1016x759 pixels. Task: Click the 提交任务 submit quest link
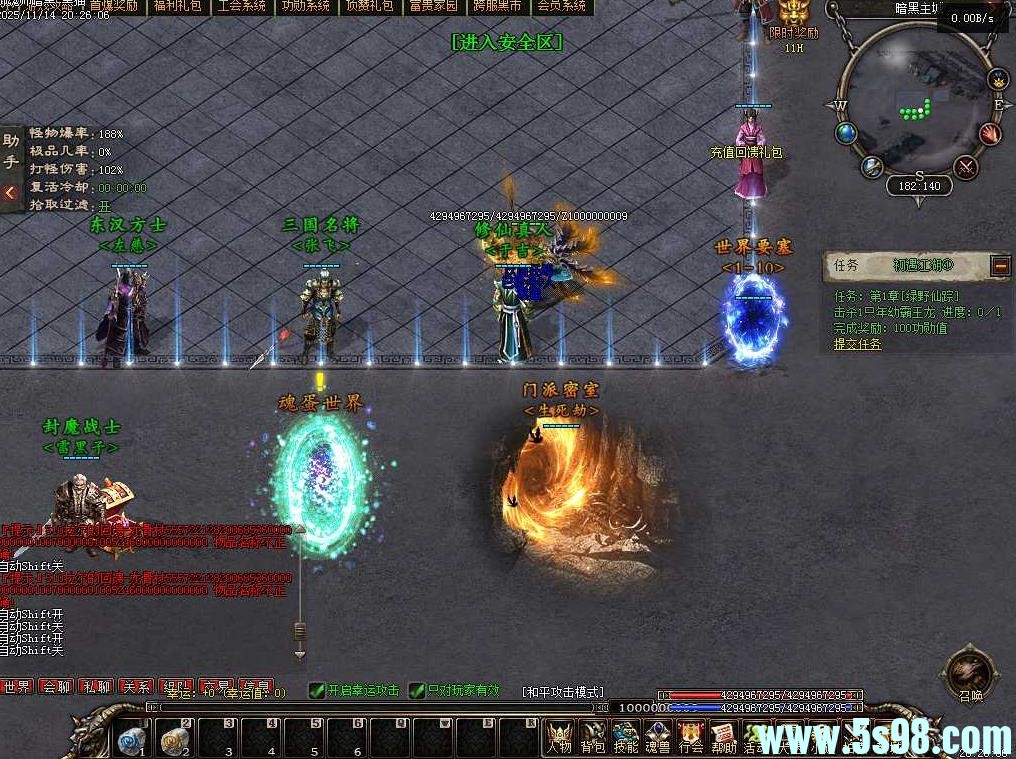coord(858,344)
